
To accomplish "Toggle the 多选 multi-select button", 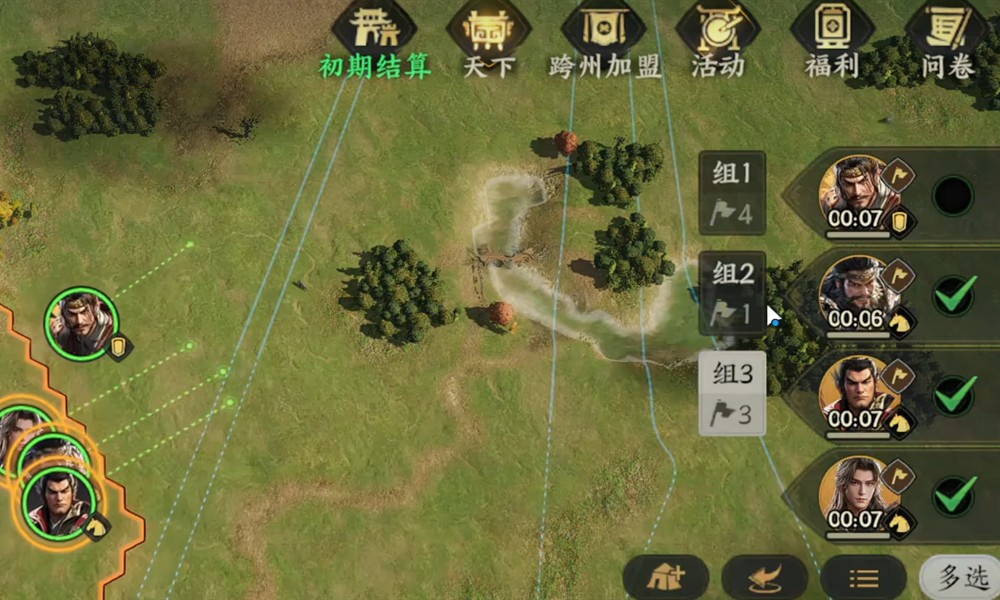I will [x=962, y=577].
